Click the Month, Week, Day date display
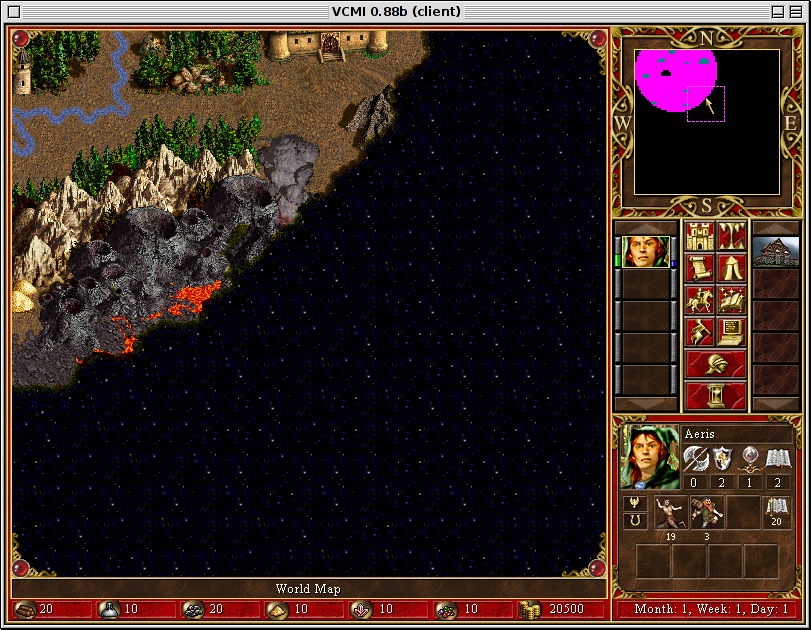Viewport: 811px width, 630px height. 710,609
